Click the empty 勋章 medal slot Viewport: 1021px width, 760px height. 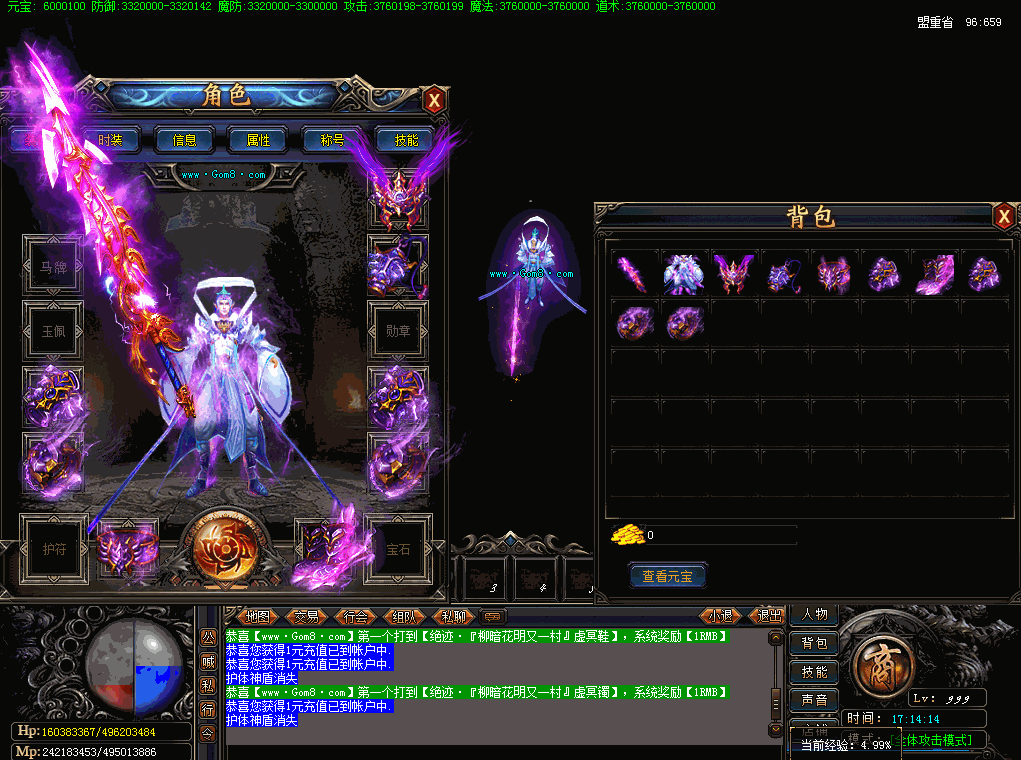click(398, 331)
